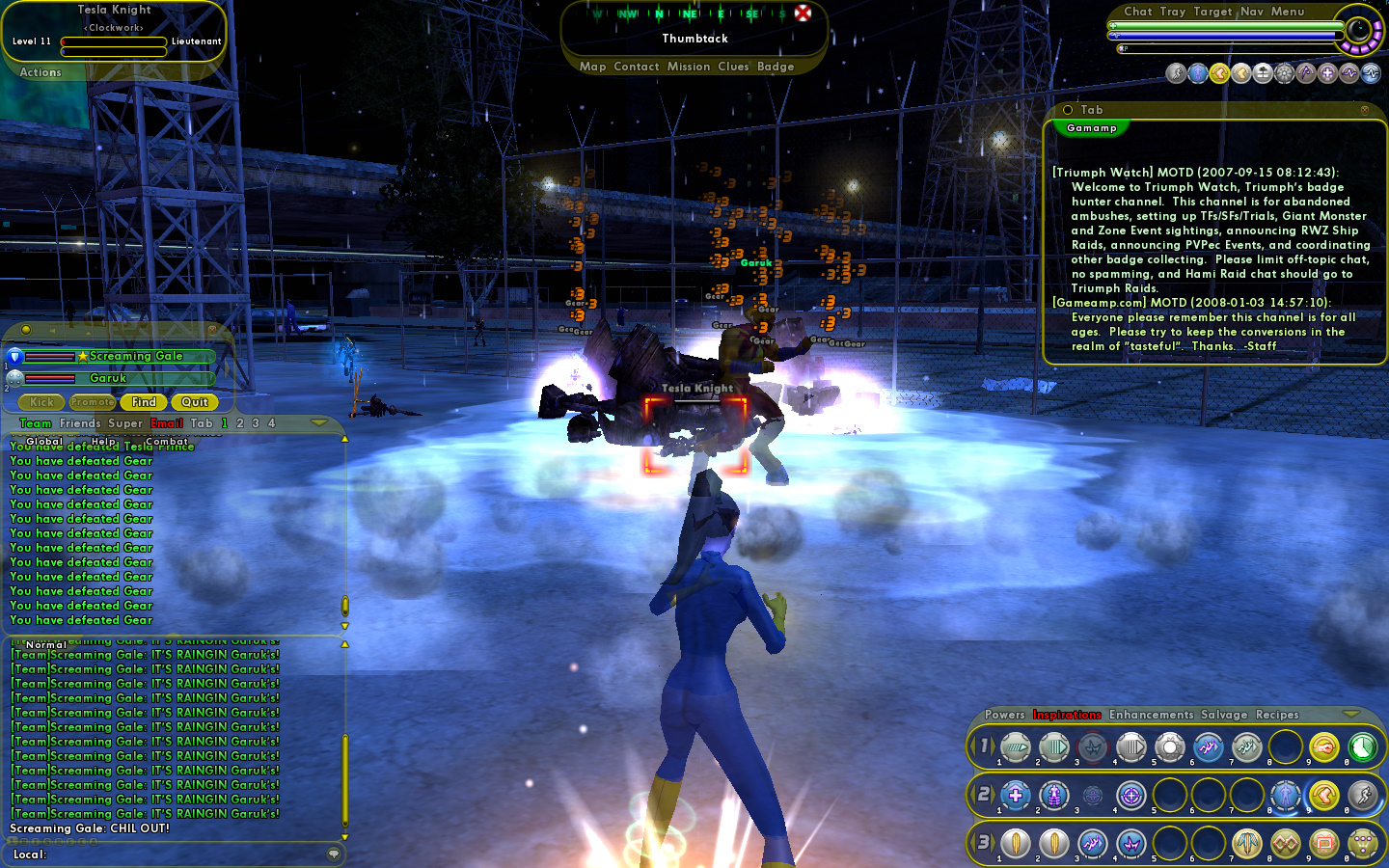Viewport: 1389px width, 868px height.
Task: Quit the team
Action: click(195, 402)
